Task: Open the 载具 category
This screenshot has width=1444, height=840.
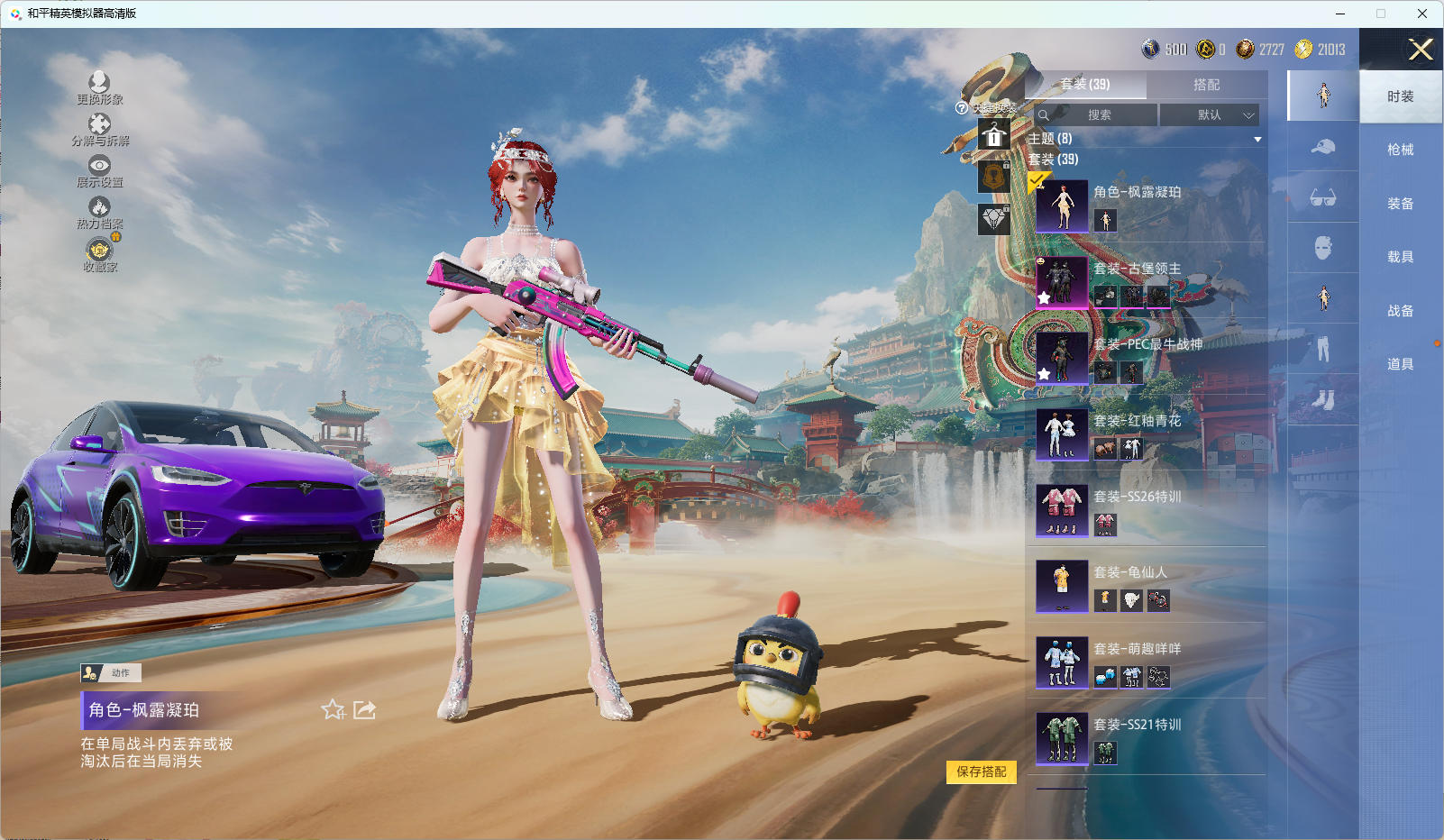Action: point(1400,257)
